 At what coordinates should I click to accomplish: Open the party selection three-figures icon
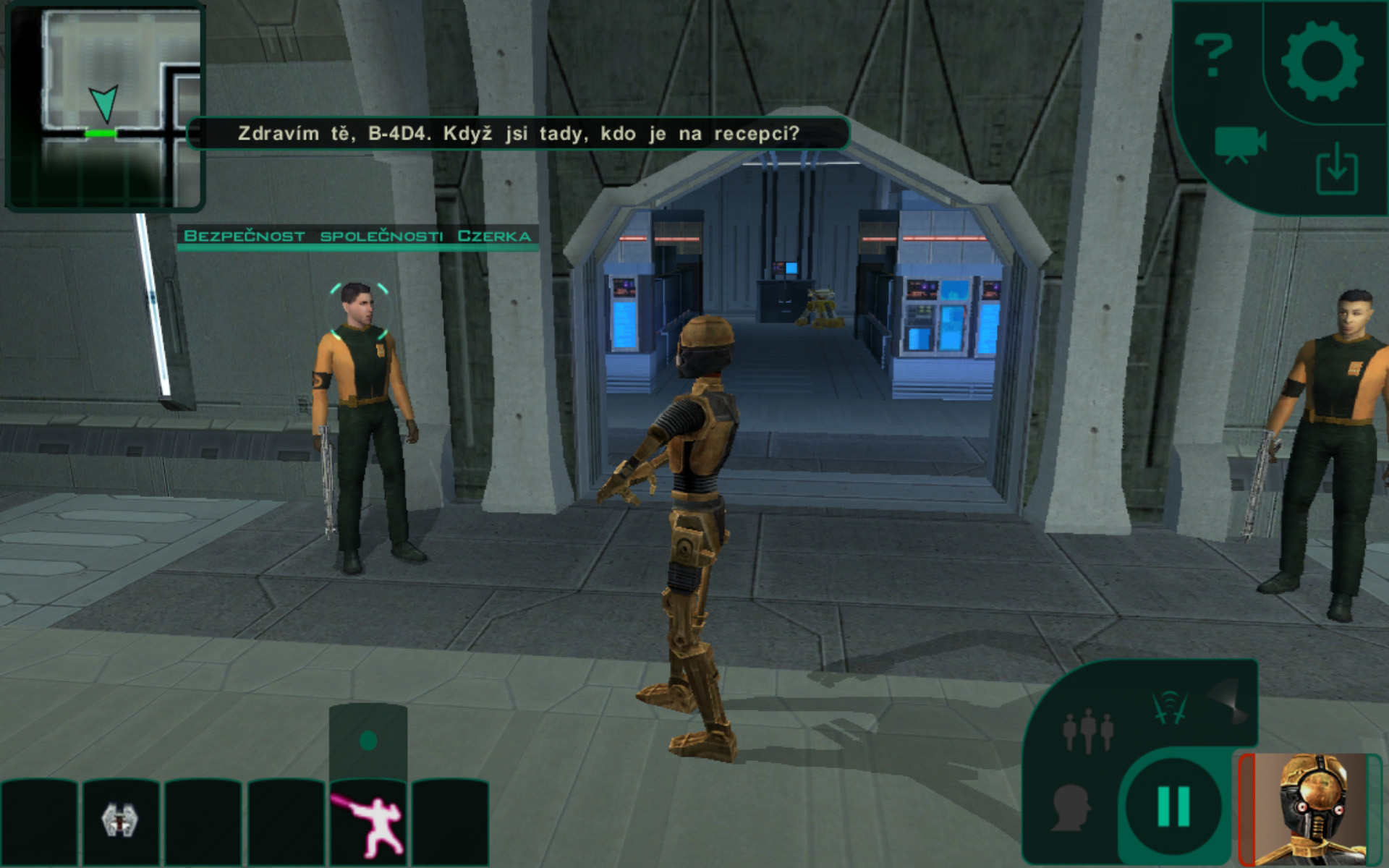[1087, 730]
